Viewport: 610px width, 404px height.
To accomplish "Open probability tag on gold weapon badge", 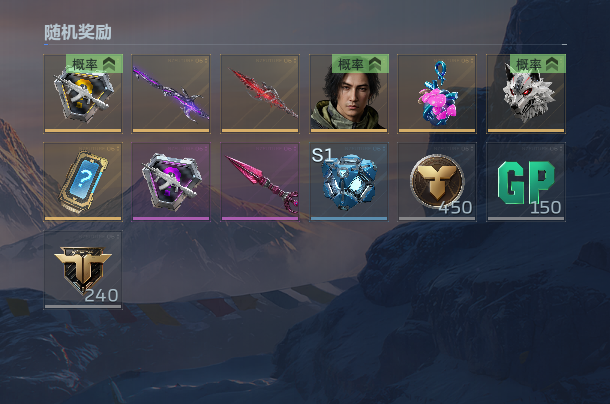I will pyautogui.click(x=95, y=64).
